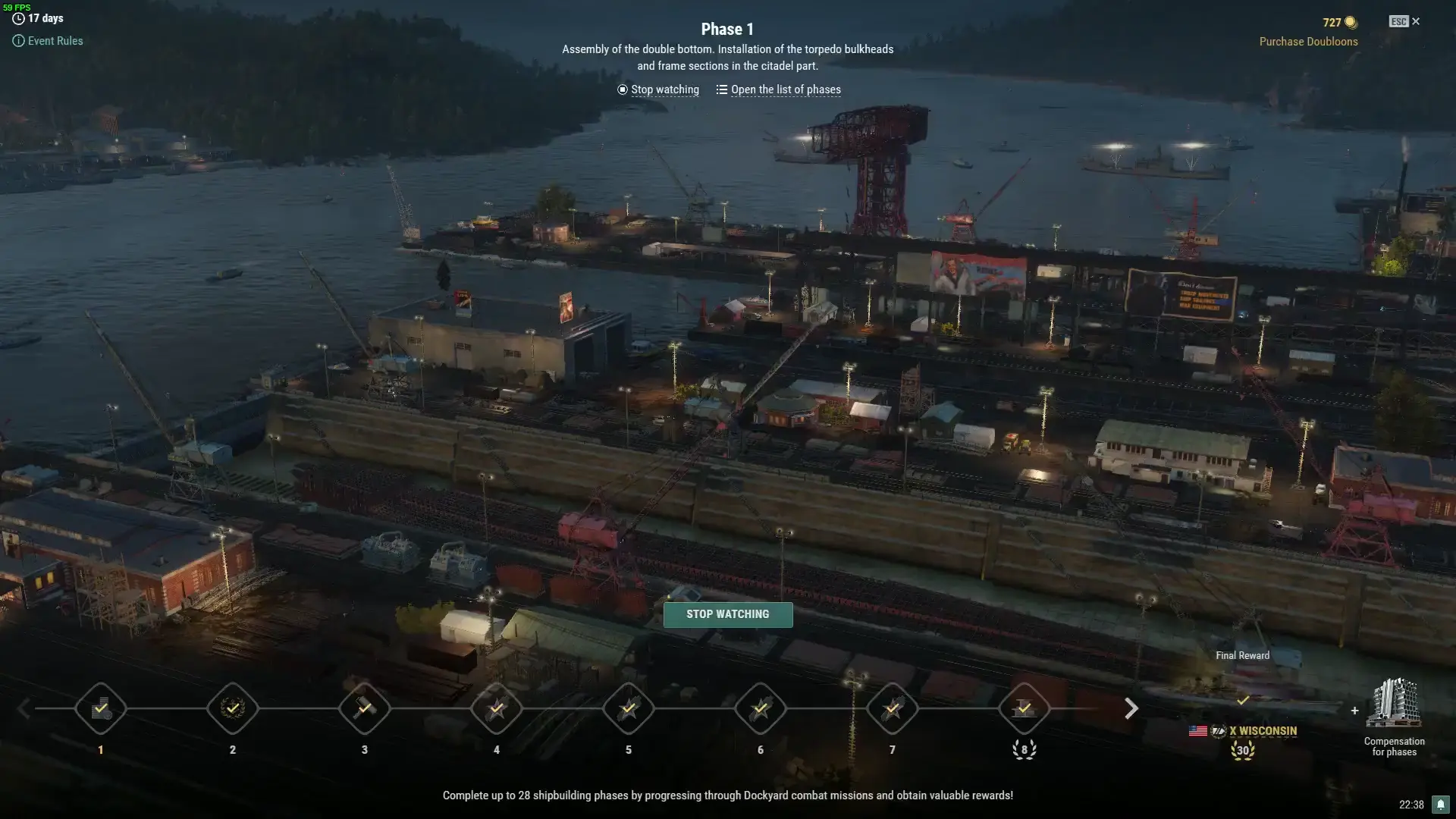This screenshot has height=819, width=1456.
Task: Jump to phase 5 node
Action: pyautogui.click(x=629, y=709)
